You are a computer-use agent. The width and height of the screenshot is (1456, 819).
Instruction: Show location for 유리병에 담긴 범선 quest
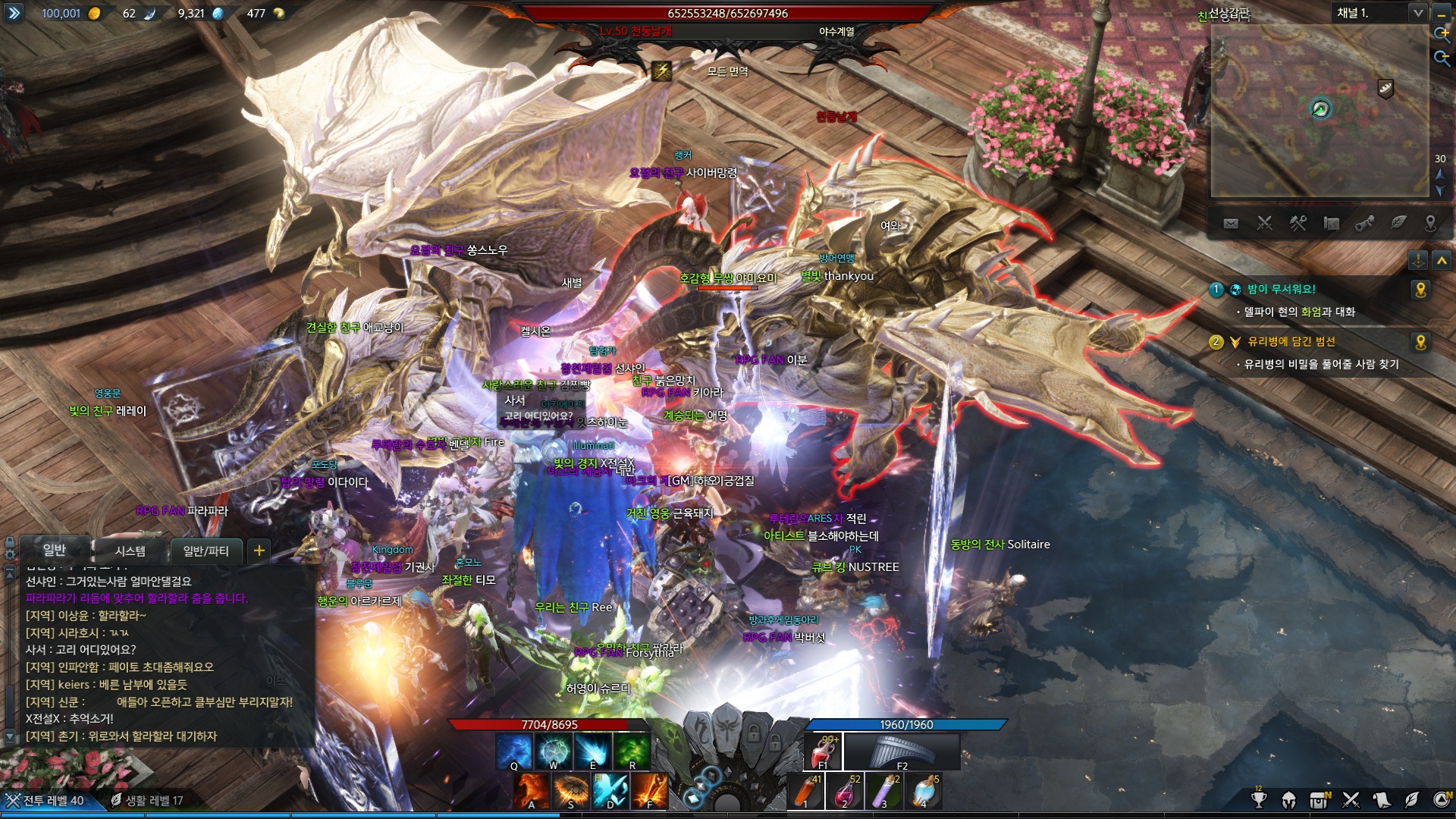(1420, 342)
